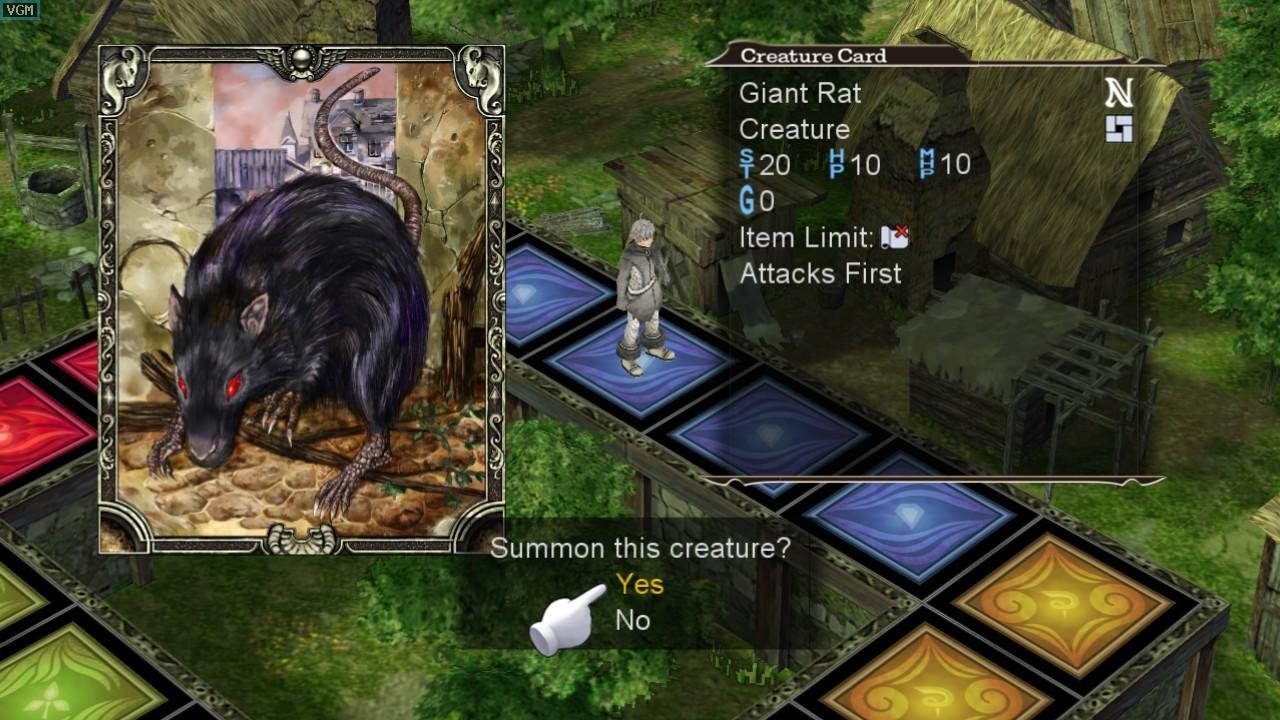Click the VGM label in the top-left corner
This screenshot has width=1280, height=720.
pyautogui.click(x=18, y=8)
